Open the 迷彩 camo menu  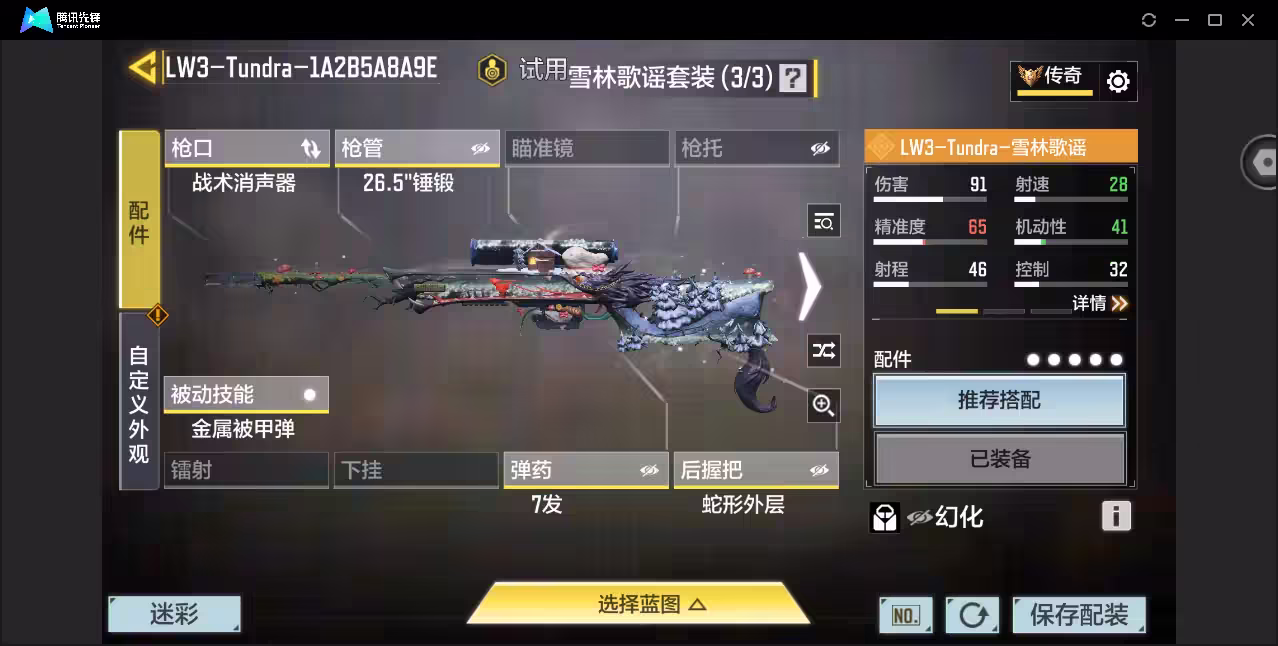[174, 614]
